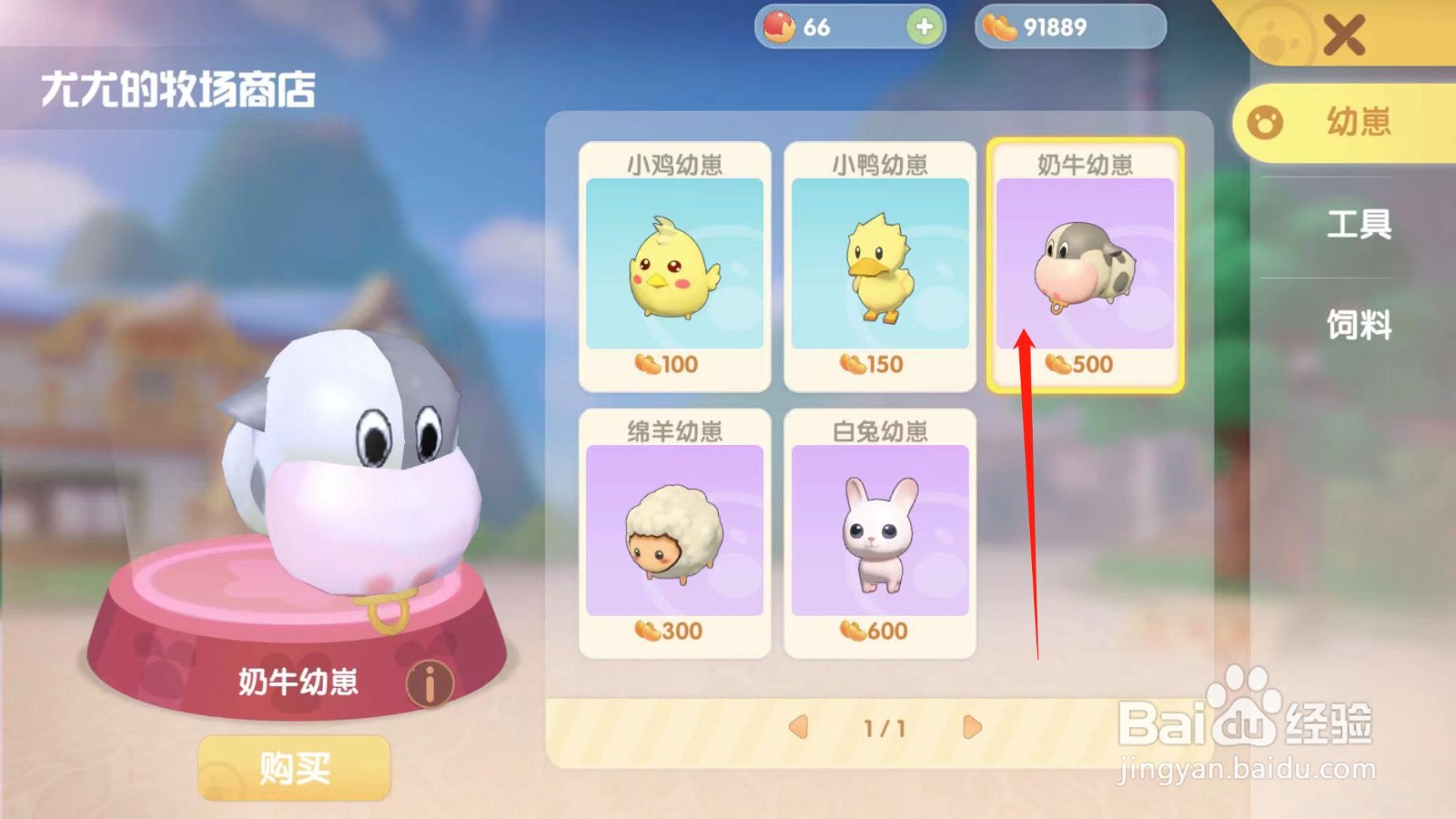The image size is (1456, 819).
Task: Select the 奶牛幼崽 cow baby item
Action: (1085, 264)
